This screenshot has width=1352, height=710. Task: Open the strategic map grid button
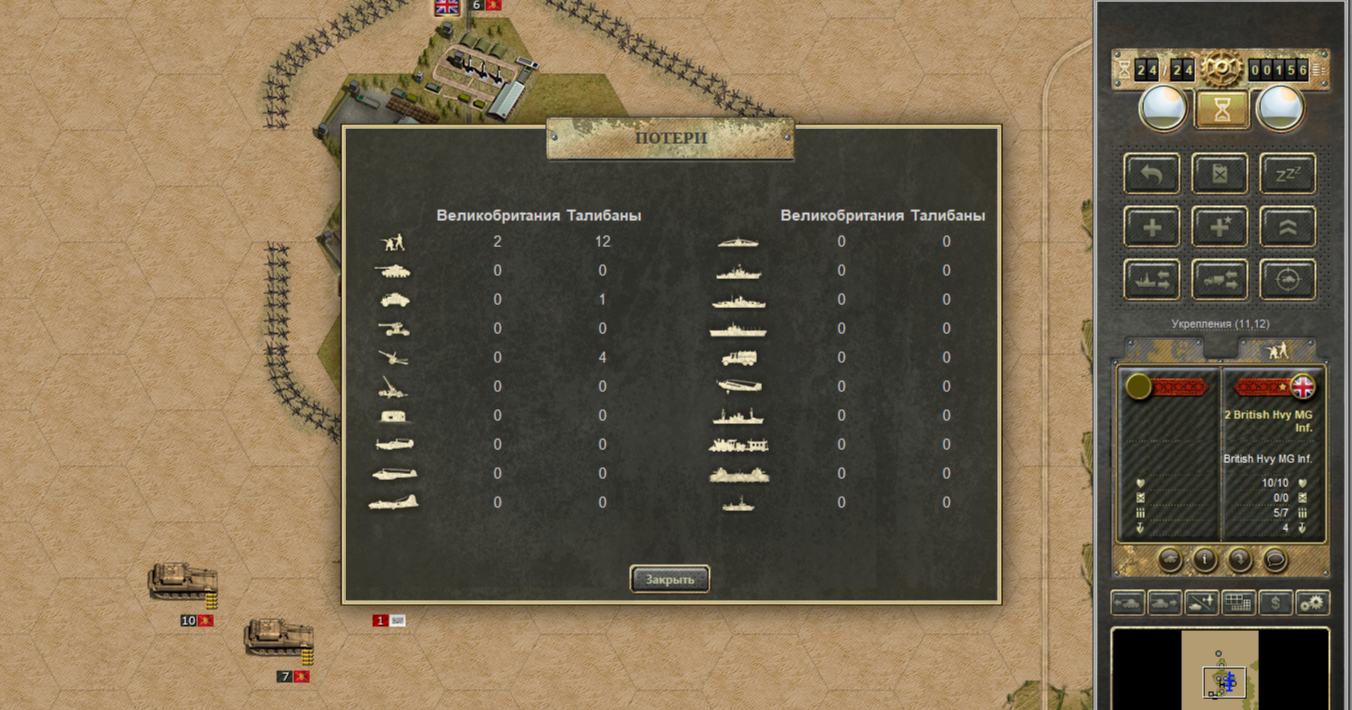(x=1239, y=603)
